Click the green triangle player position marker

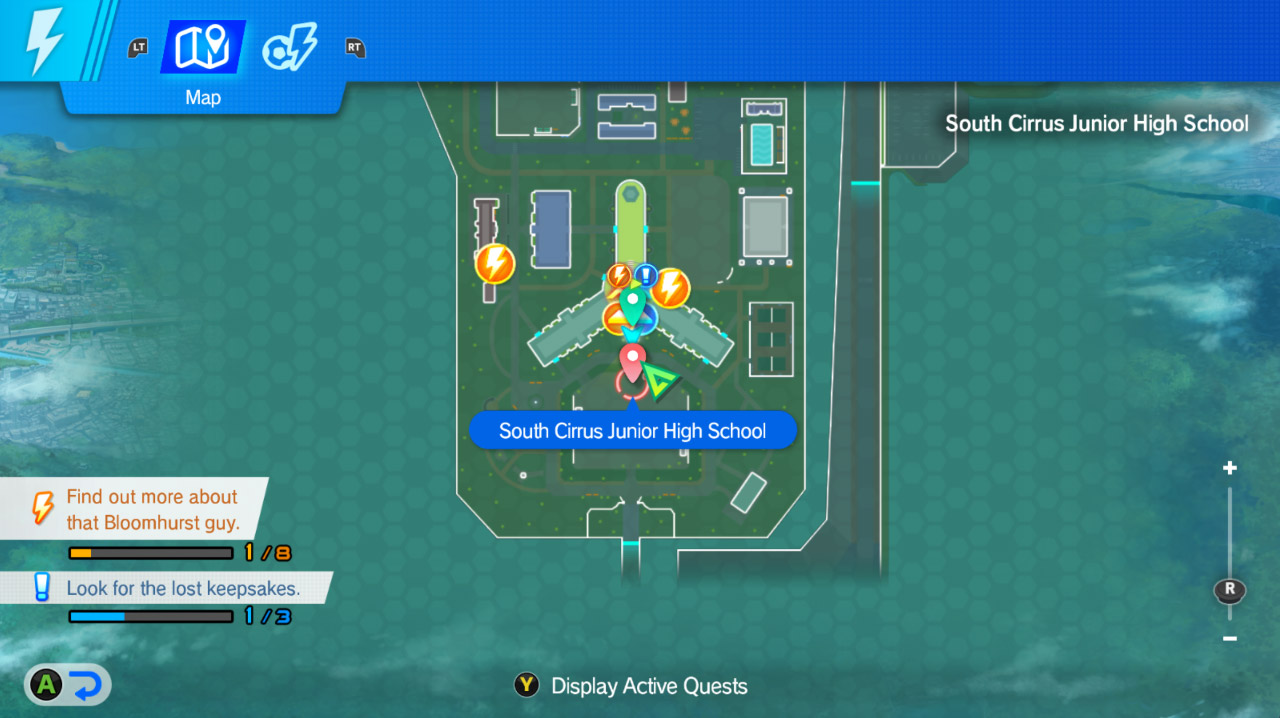coord(659,381)
